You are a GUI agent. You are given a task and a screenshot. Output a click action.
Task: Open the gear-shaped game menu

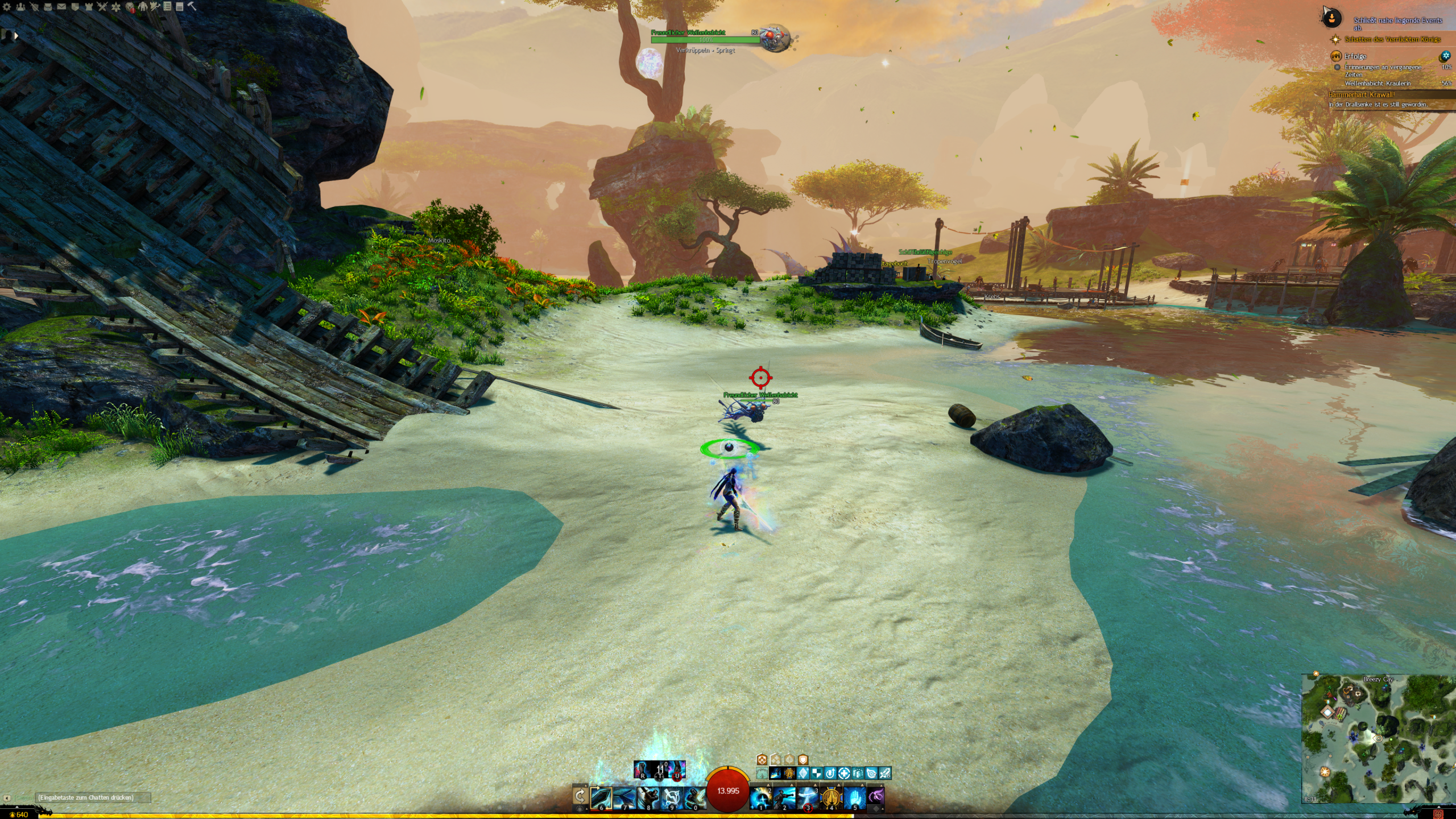(7, 7)
